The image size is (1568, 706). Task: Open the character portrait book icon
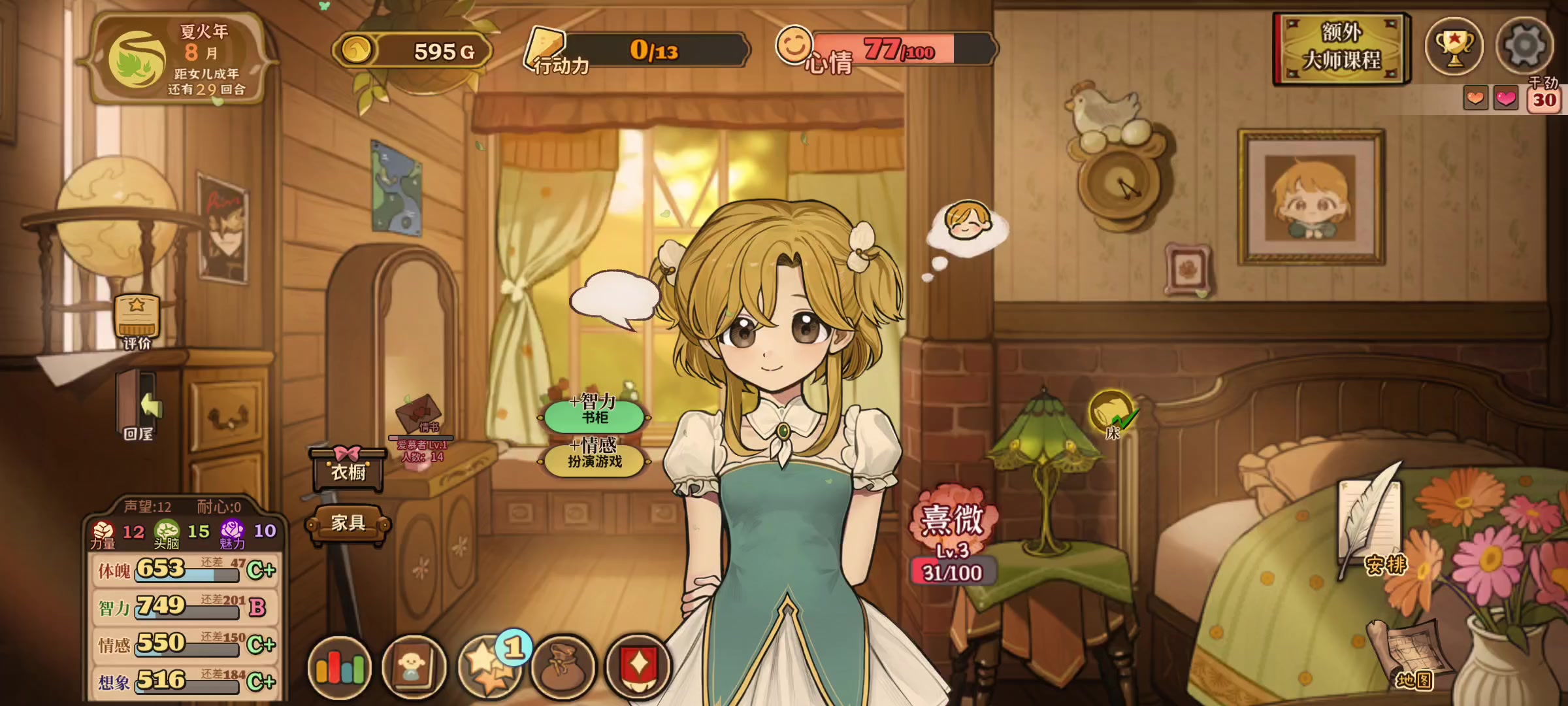tap(413, 668)
